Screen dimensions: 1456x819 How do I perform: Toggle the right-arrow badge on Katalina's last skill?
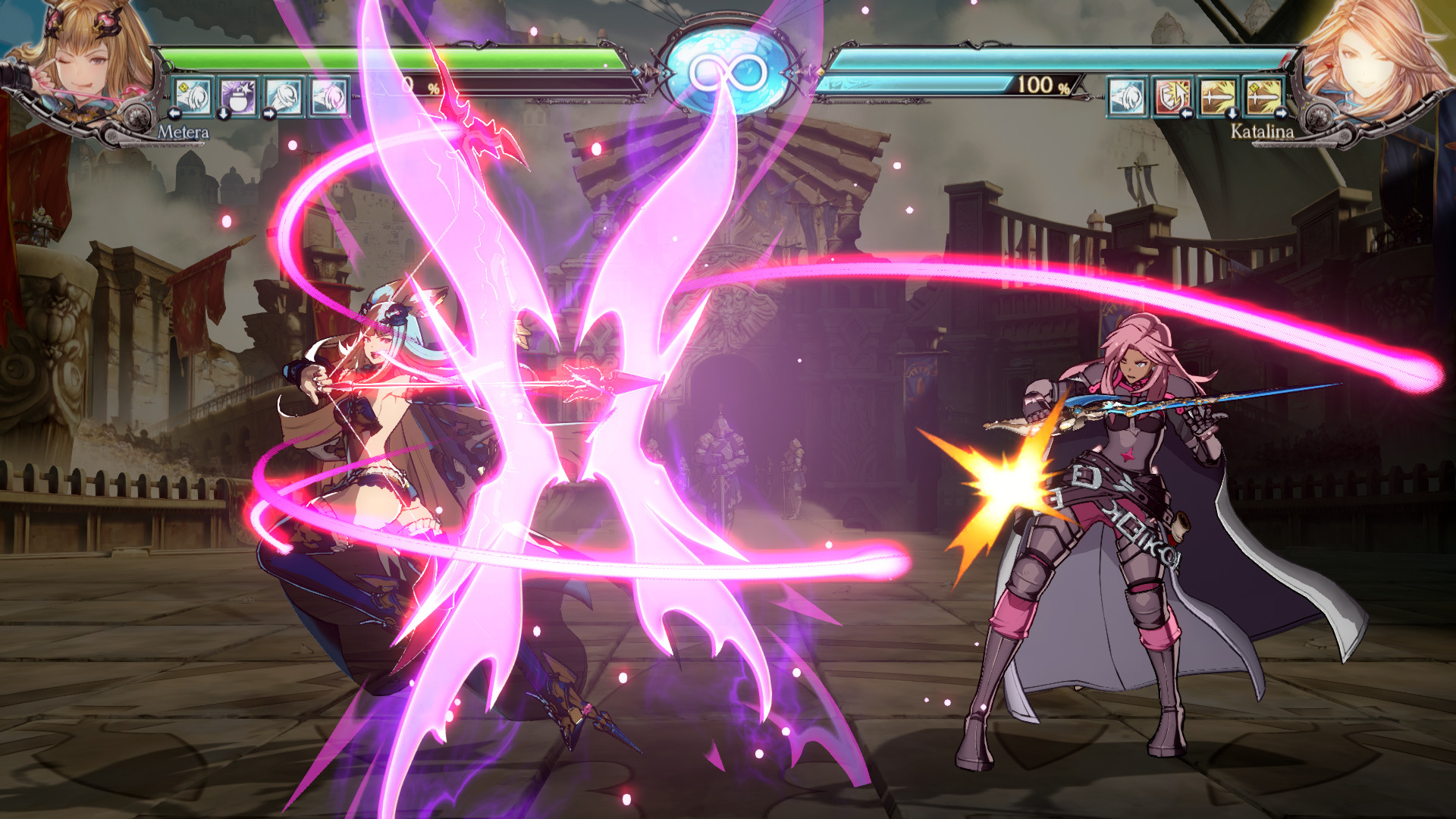1282,115
